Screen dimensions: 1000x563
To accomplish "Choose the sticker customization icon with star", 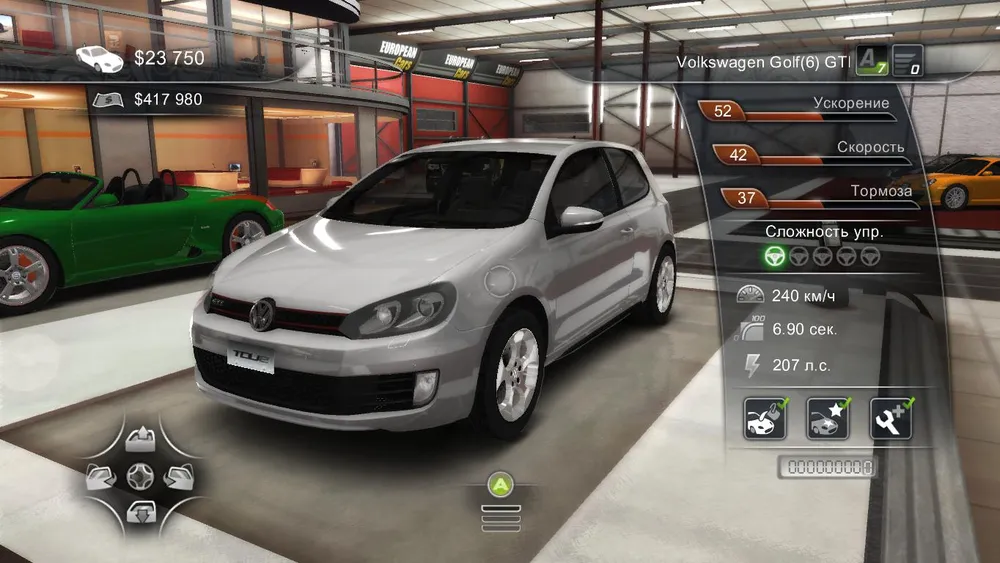I will click(827, 419).
